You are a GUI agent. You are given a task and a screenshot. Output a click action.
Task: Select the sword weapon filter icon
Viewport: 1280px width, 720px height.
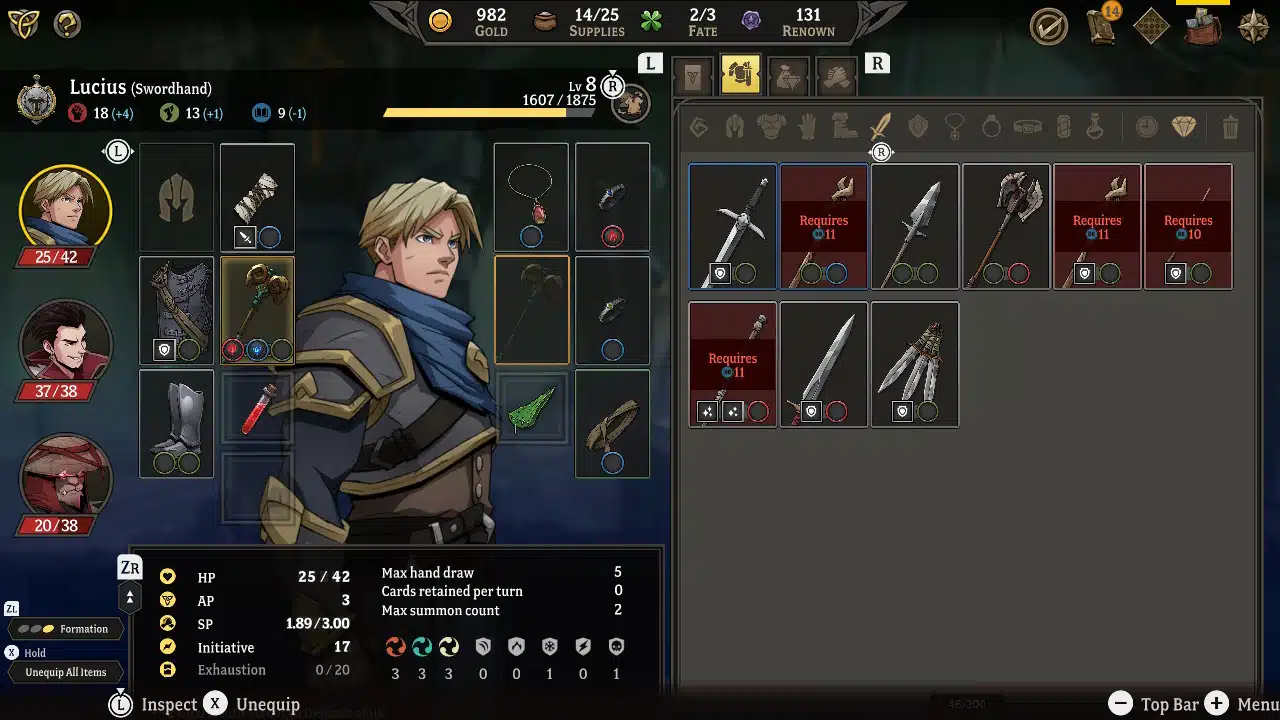click(x=879, y=127)
